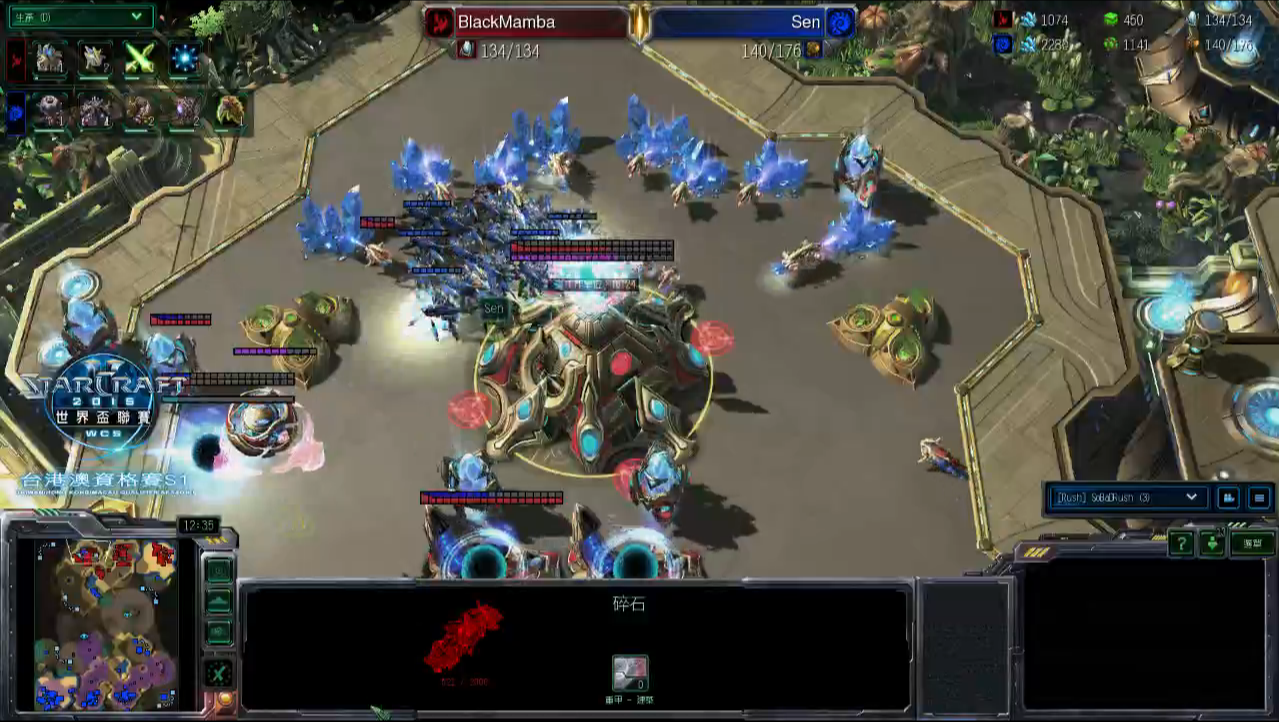
Task: Open the menu button beside the help icons
Action: [x=1252, y=543]
